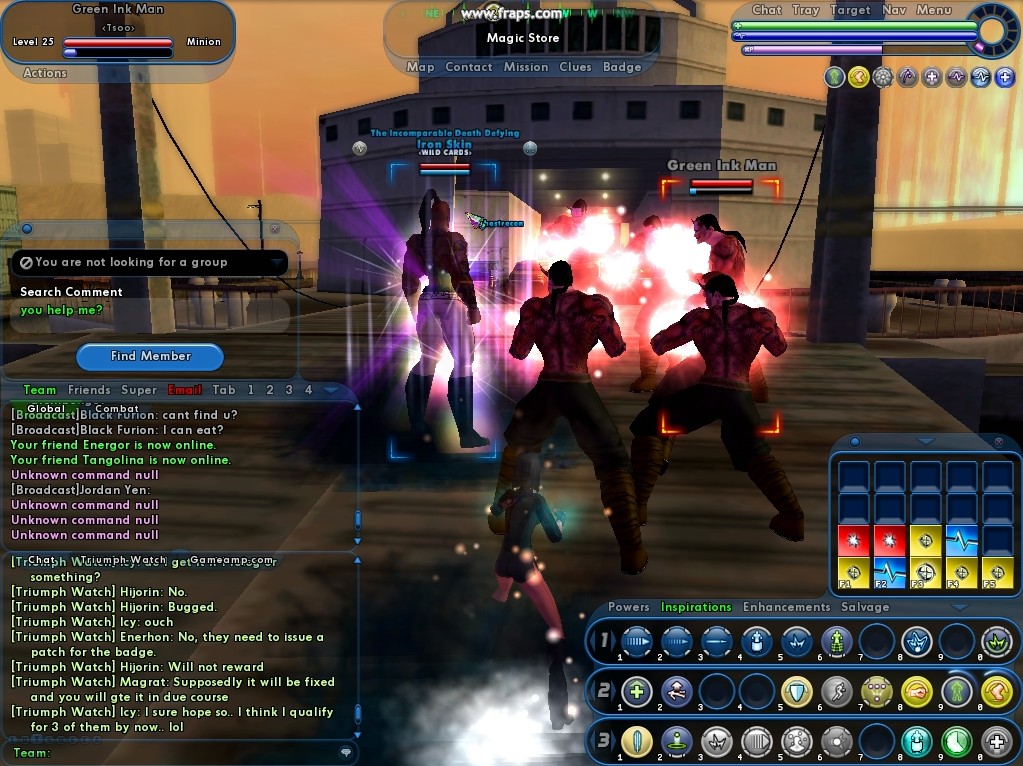Toggle the Nav window
1023x766 pixels.
point(894,10)
